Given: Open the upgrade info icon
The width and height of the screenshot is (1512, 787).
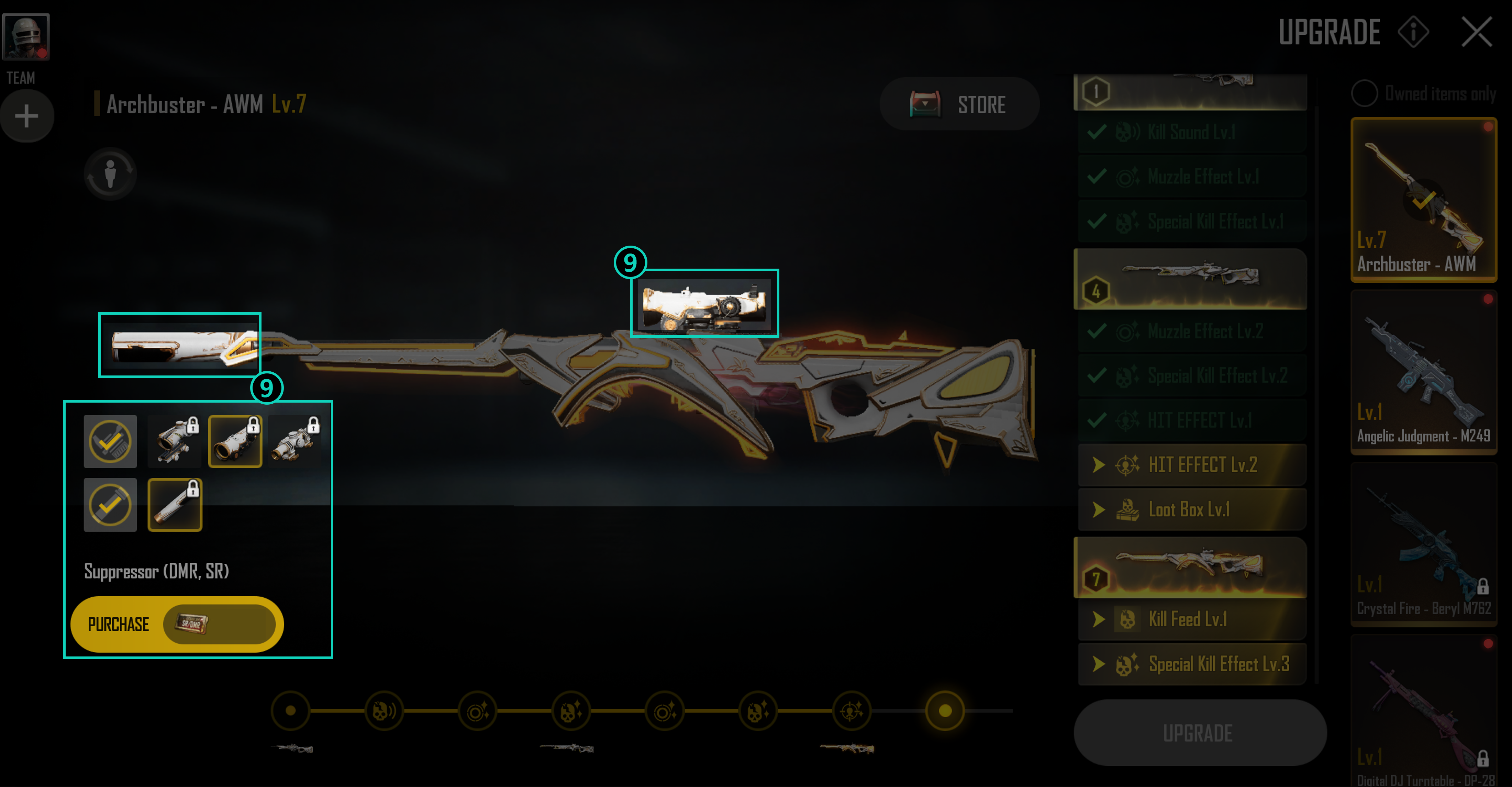Looking at the screenshot, I should 1413,32.
